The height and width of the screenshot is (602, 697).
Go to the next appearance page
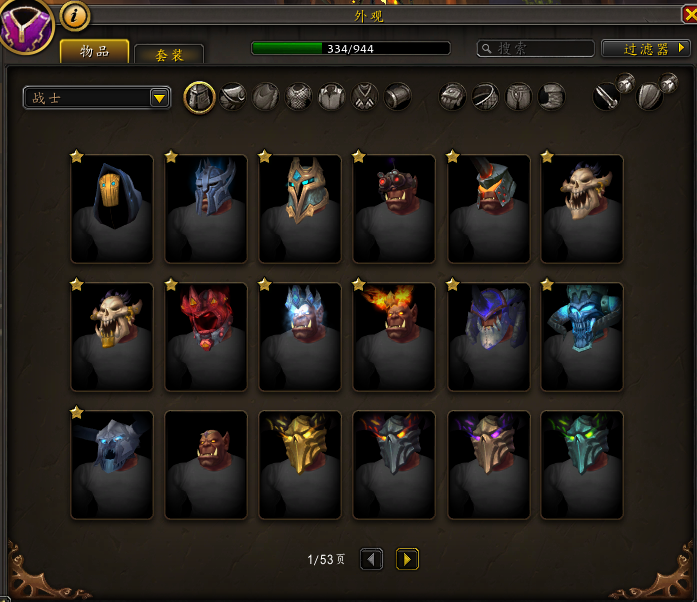click(x=407, y=559)
